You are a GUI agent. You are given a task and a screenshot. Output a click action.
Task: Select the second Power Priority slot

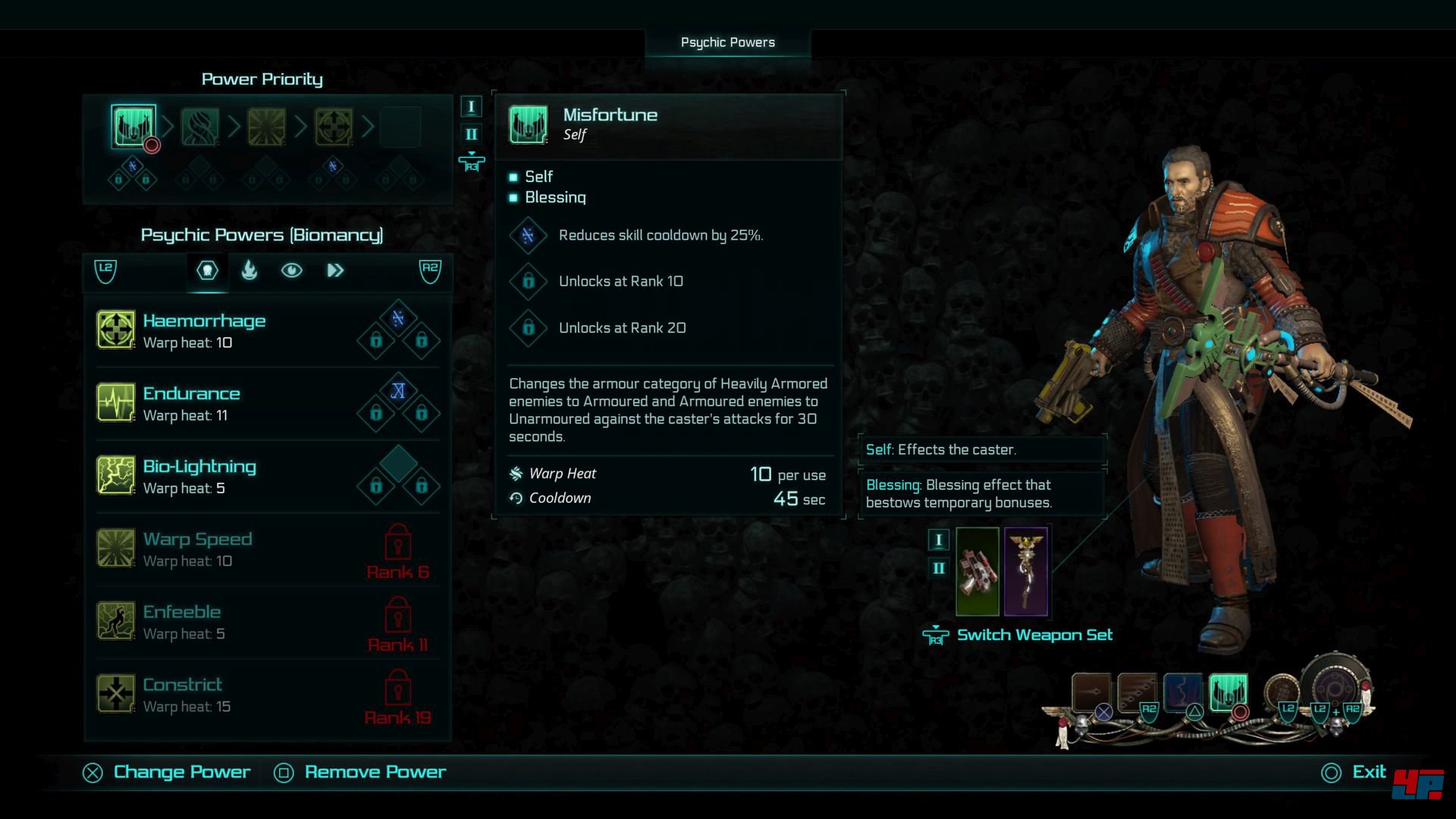point(200,126)
